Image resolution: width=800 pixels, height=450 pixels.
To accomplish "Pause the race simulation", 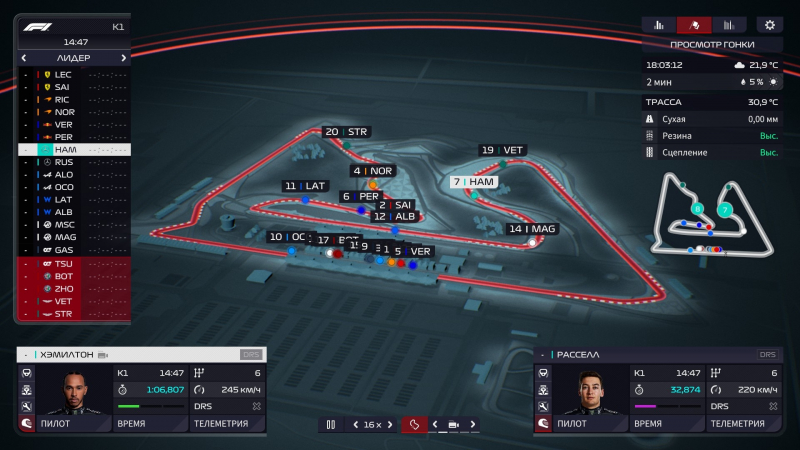I will click(x=330, y=425).
